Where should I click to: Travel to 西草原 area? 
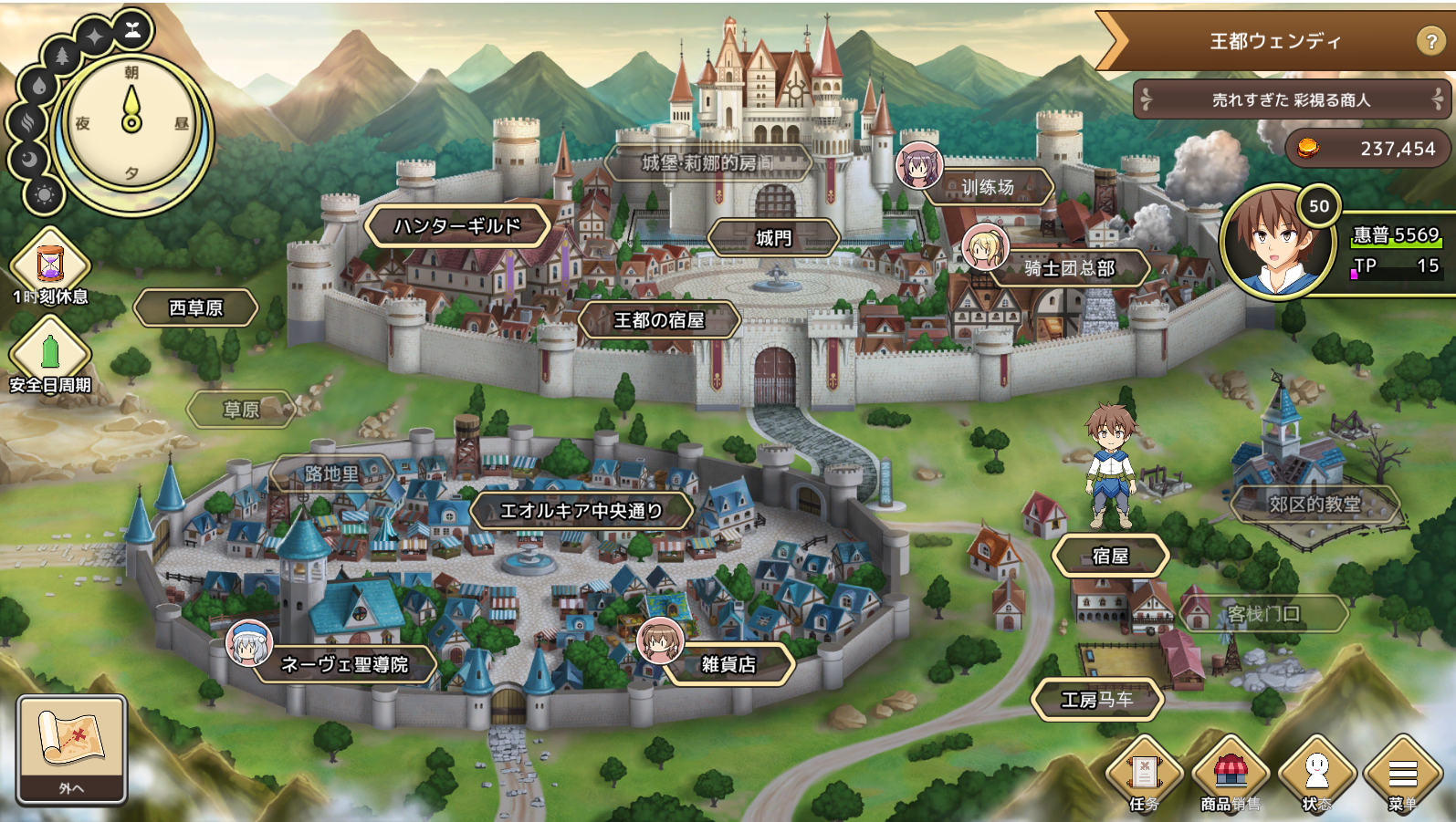pyautogui.click(x=196, y=308)
